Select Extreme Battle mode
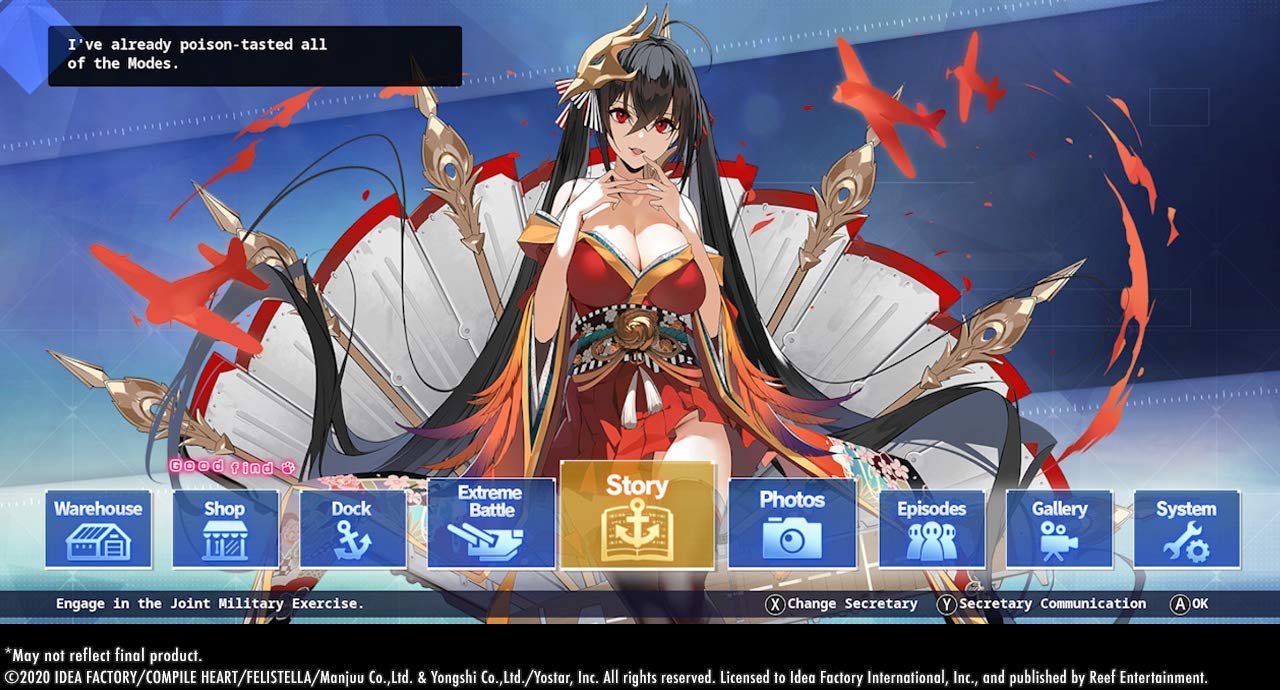This screenshot has height=690, width=1280. click(x=491, y=523)
